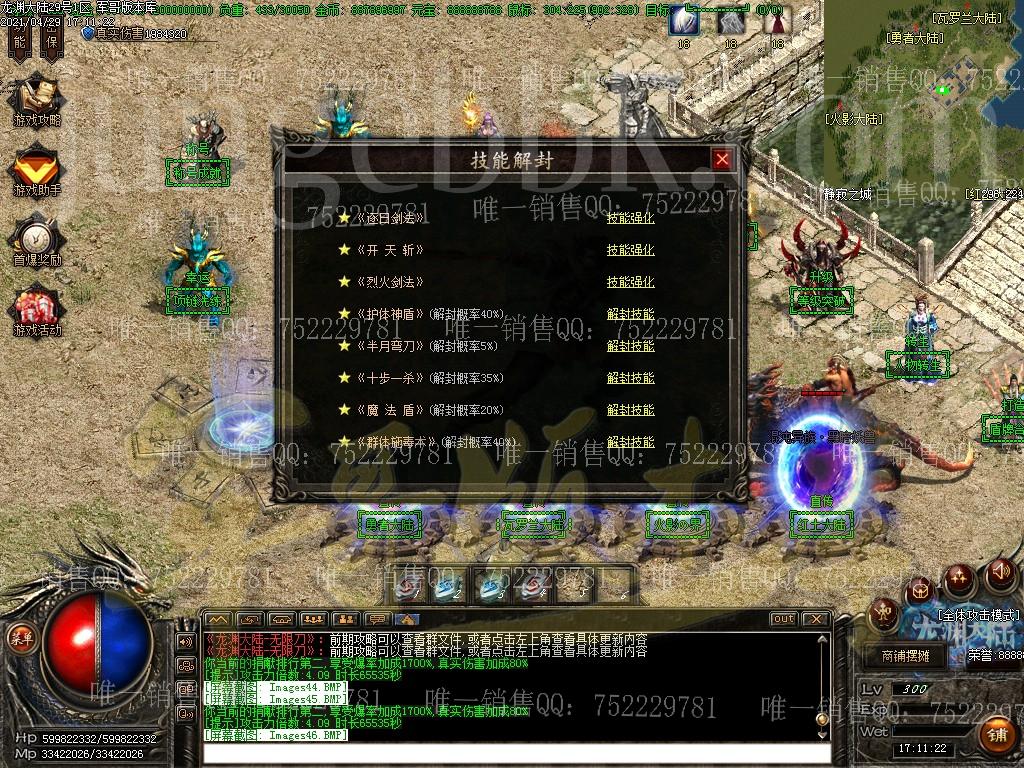
Task: Click the chat panel's out button
Action: tap(783, 619)
